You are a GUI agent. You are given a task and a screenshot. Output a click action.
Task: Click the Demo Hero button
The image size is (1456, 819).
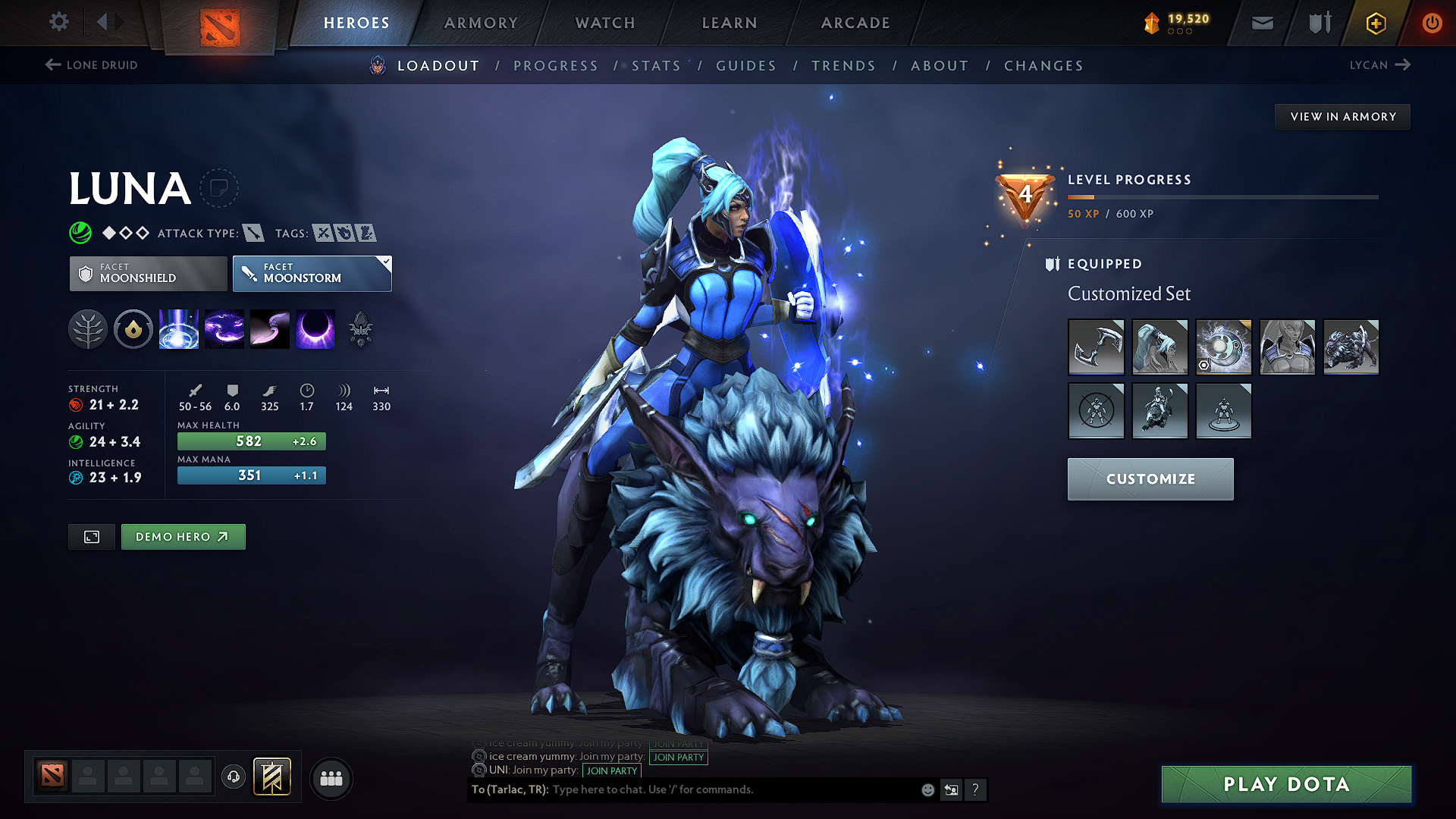click(x=183, y=536)
